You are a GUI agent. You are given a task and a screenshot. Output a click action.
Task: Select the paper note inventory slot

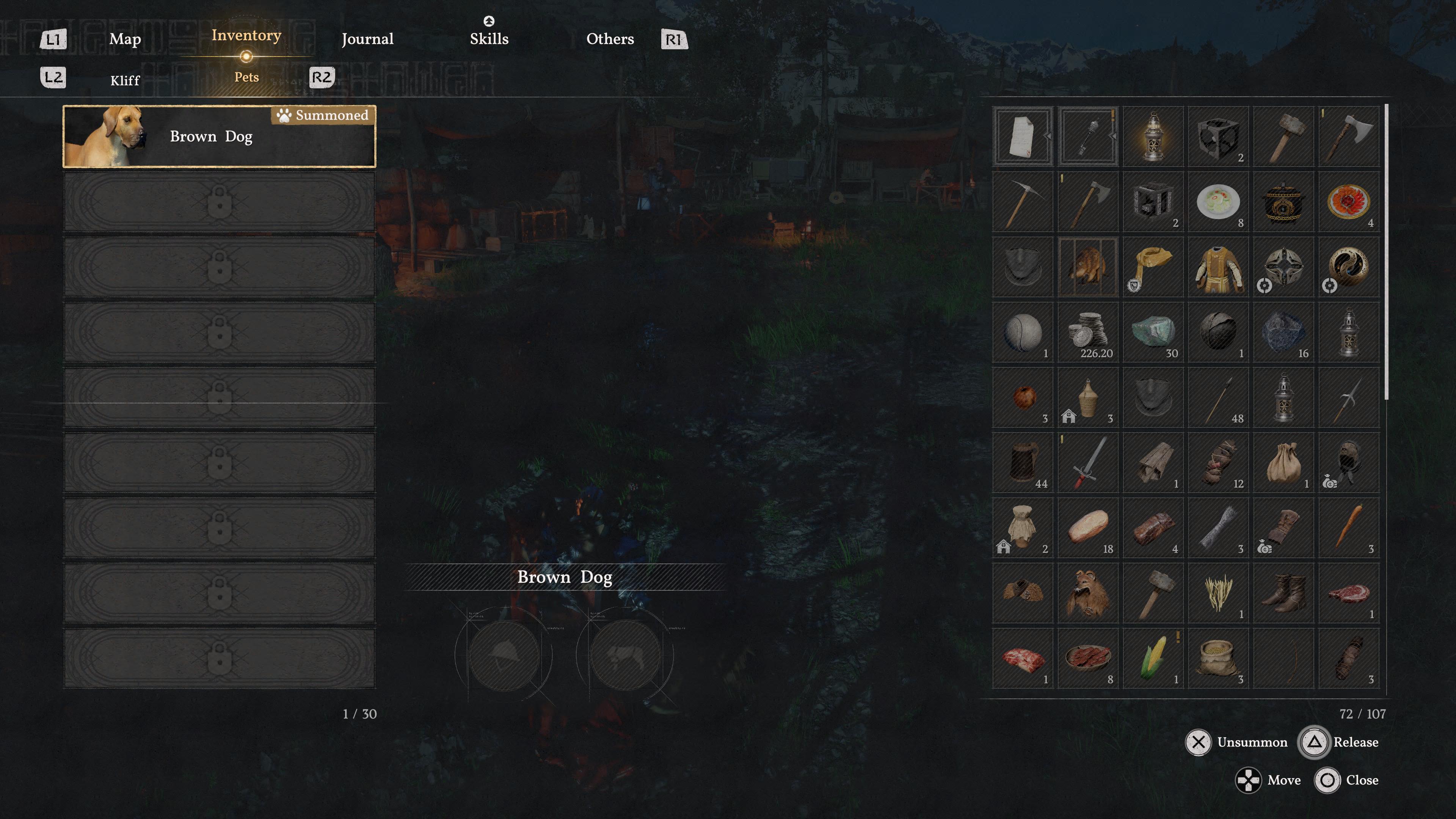tap(1023, 137)
